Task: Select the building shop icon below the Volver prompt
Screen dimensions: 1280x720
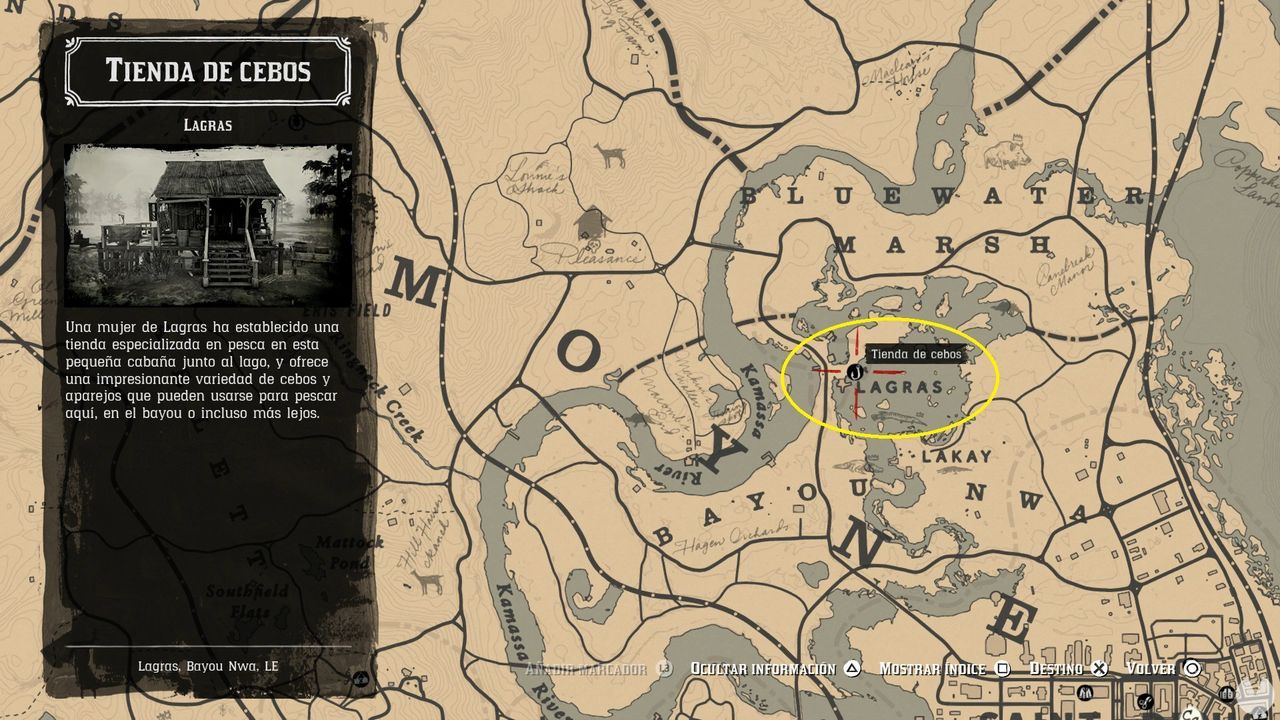Action: point(1226,693)
